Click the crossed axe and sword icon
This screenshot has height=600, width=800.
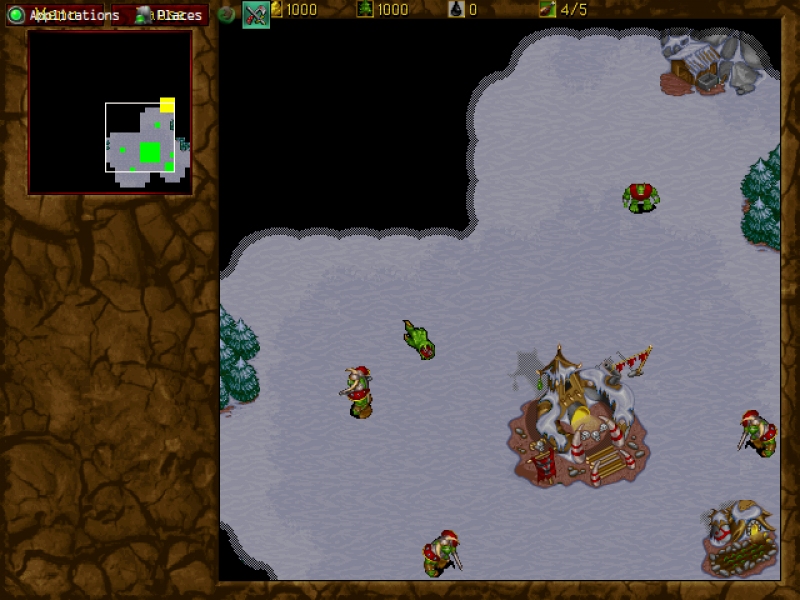(256, 15)
